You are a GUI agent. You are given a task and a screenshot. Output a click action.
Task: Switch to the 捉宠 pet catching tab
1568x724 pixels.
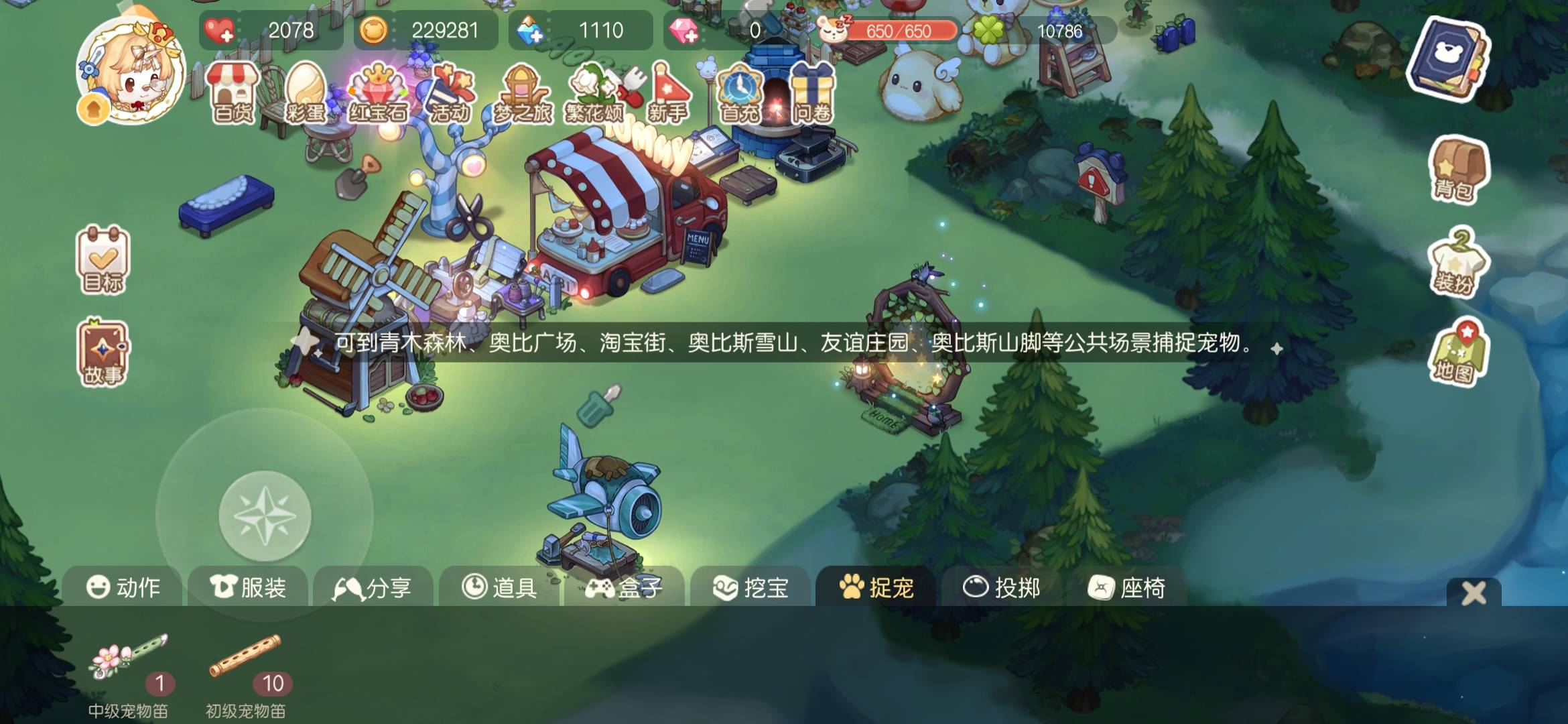coord(878,588)
